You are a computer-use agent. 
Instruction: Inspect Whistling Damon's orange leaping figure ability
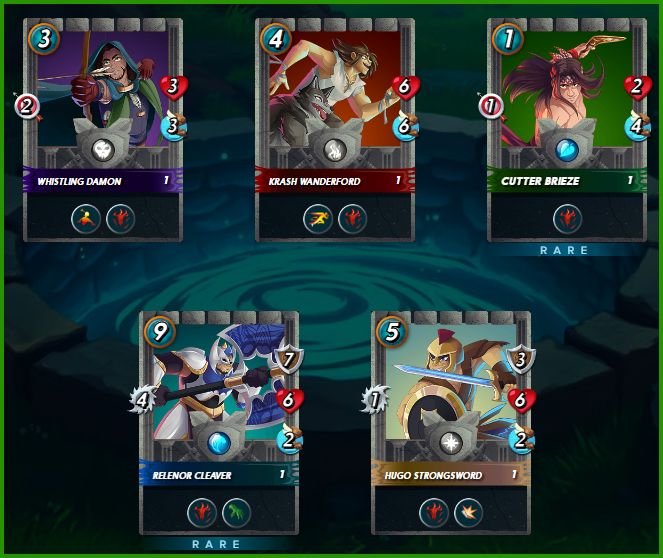[x=86, y=217]
